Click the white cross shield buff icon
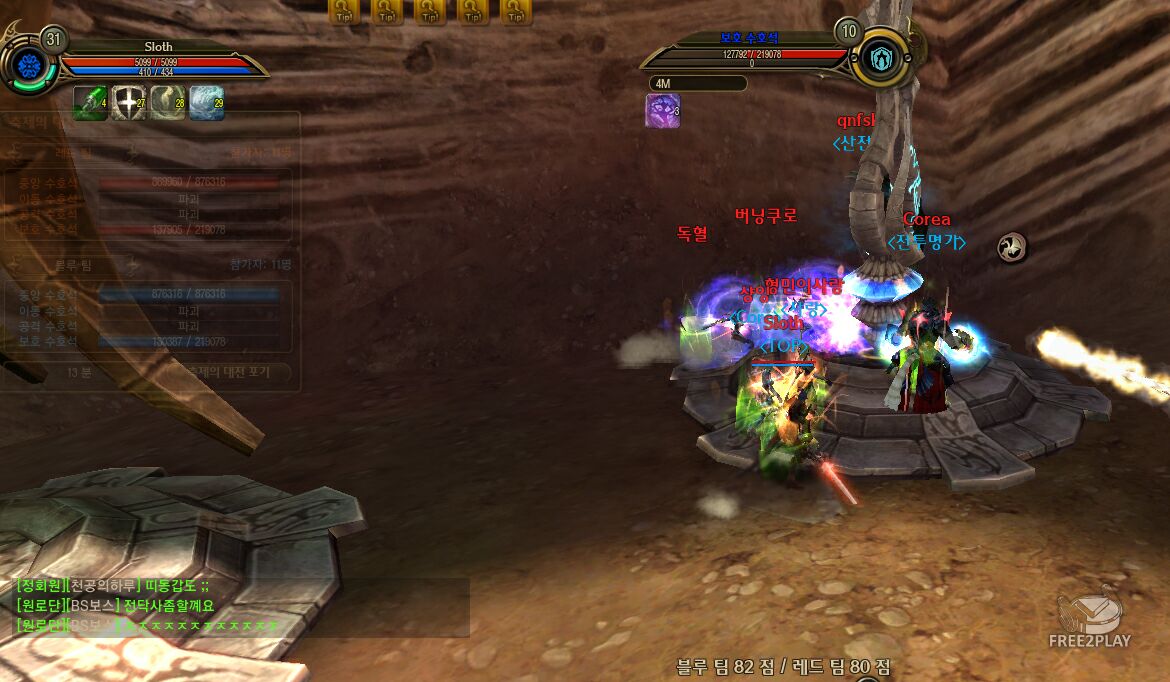1170x682 pixels. tap(129, 103)
